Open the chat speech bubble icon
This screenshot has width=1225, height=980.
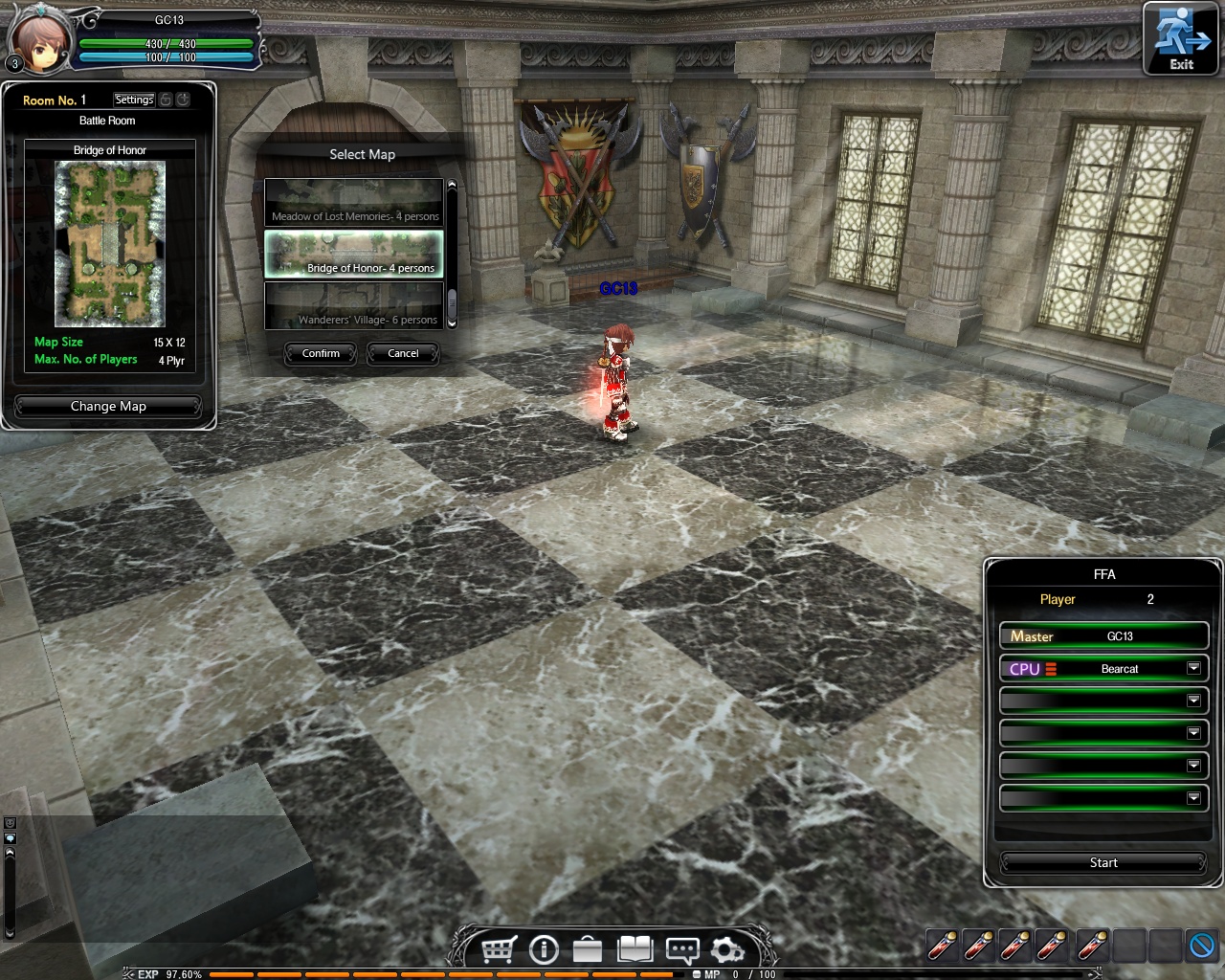click(681, 949)
